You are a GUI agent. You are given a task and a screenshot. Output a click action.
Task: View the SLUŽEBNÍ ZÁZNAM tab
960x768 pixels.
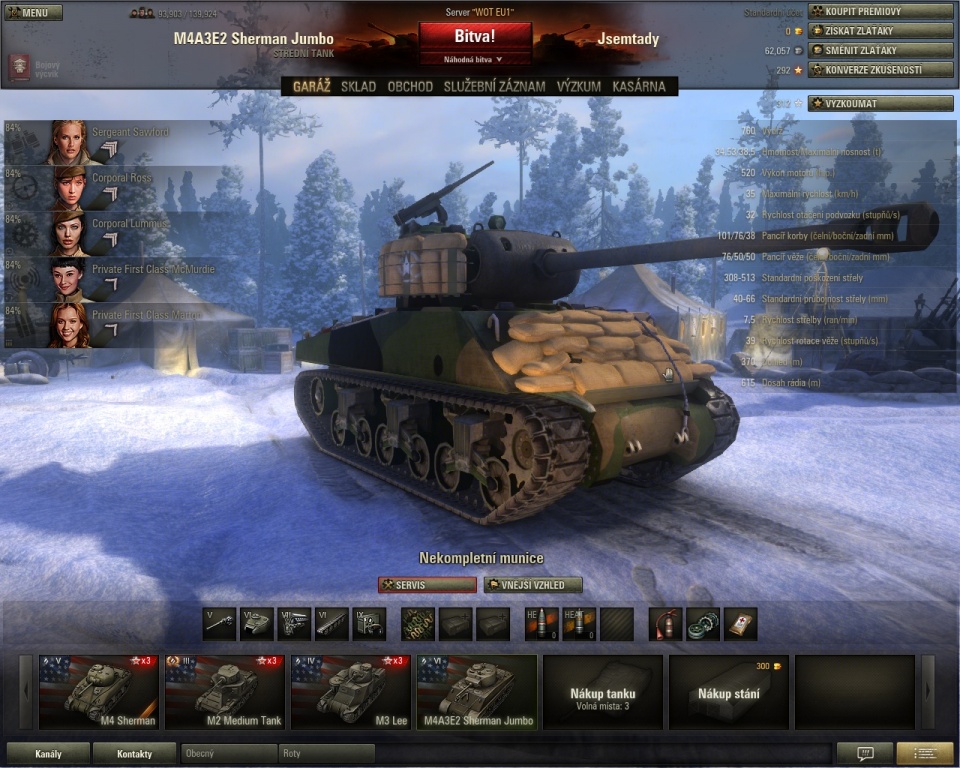point(494,87)
